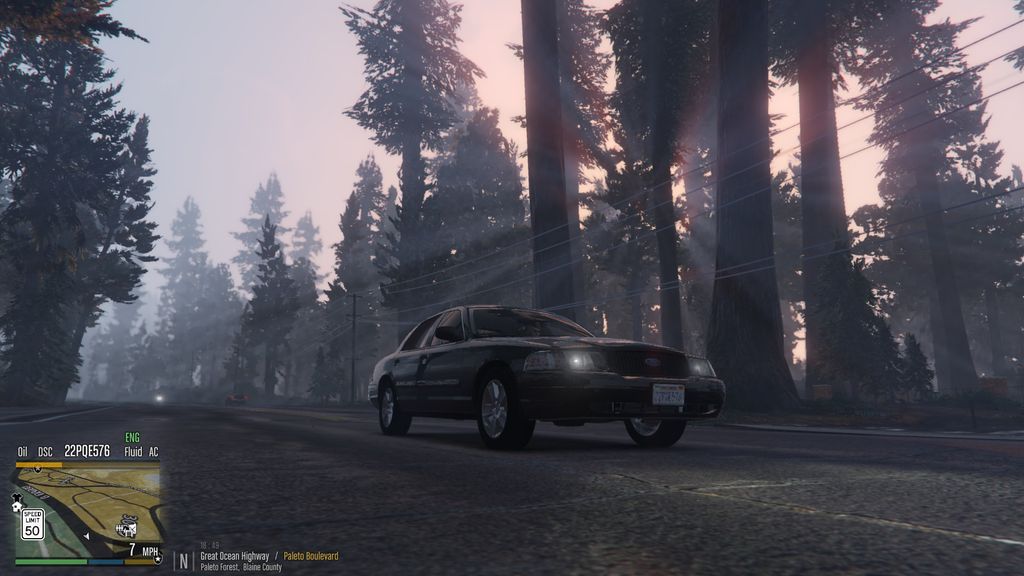Click the player arrow marker on minimap
The image size is (1024, 576).
click(x=87, y=535)
